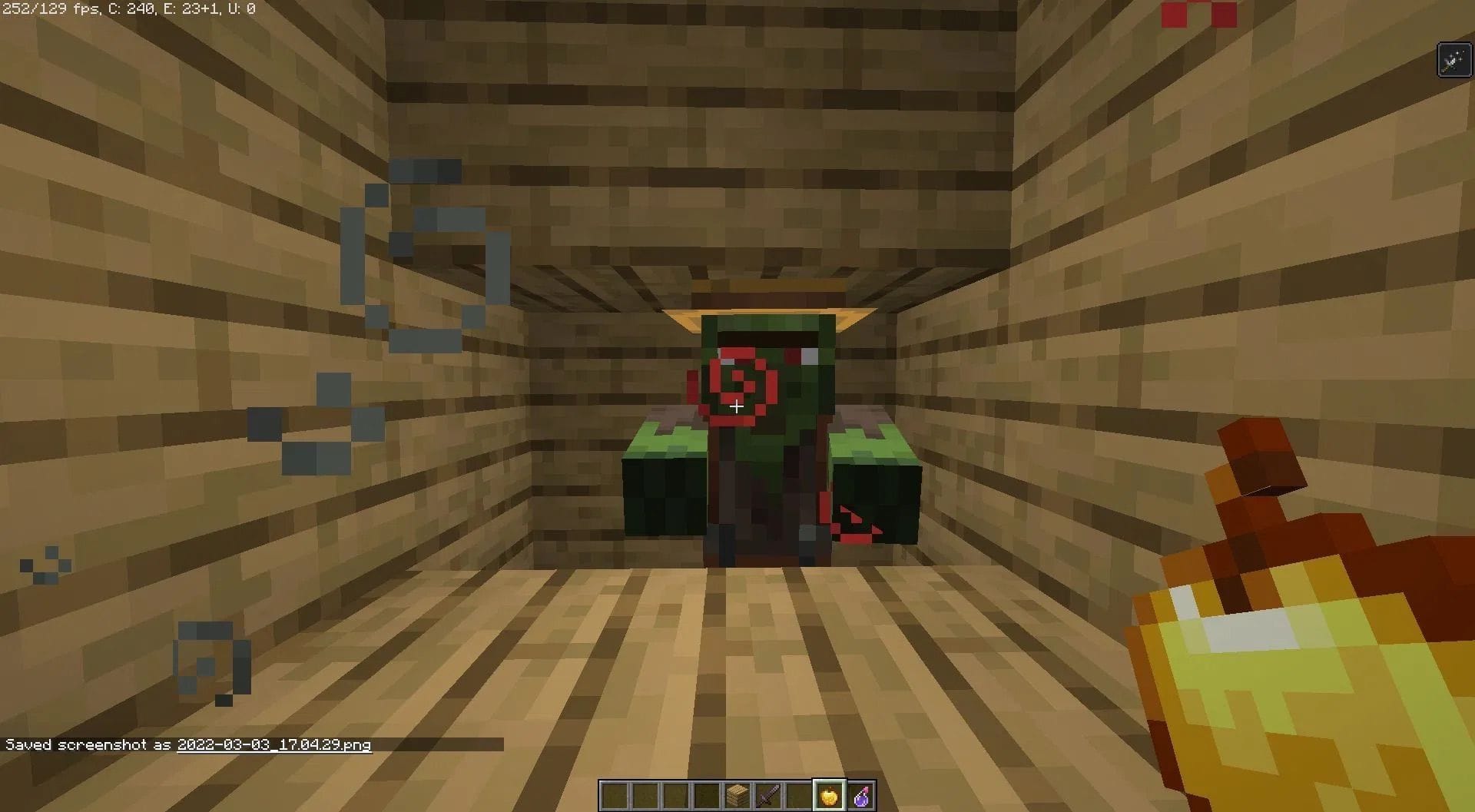This screenshot has width=1475, height=812.
Task: Select the sword hotbar slot
Action: click(768, 796)
